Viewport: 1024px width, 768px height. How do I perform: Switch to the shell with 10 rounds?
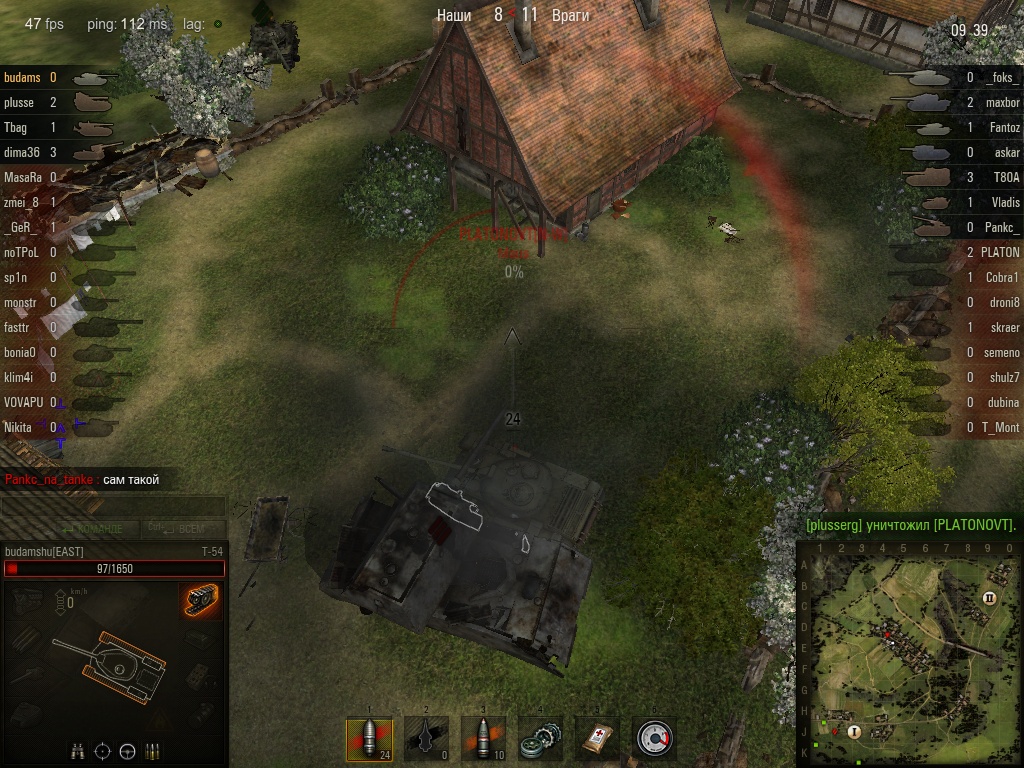point(483,739)
